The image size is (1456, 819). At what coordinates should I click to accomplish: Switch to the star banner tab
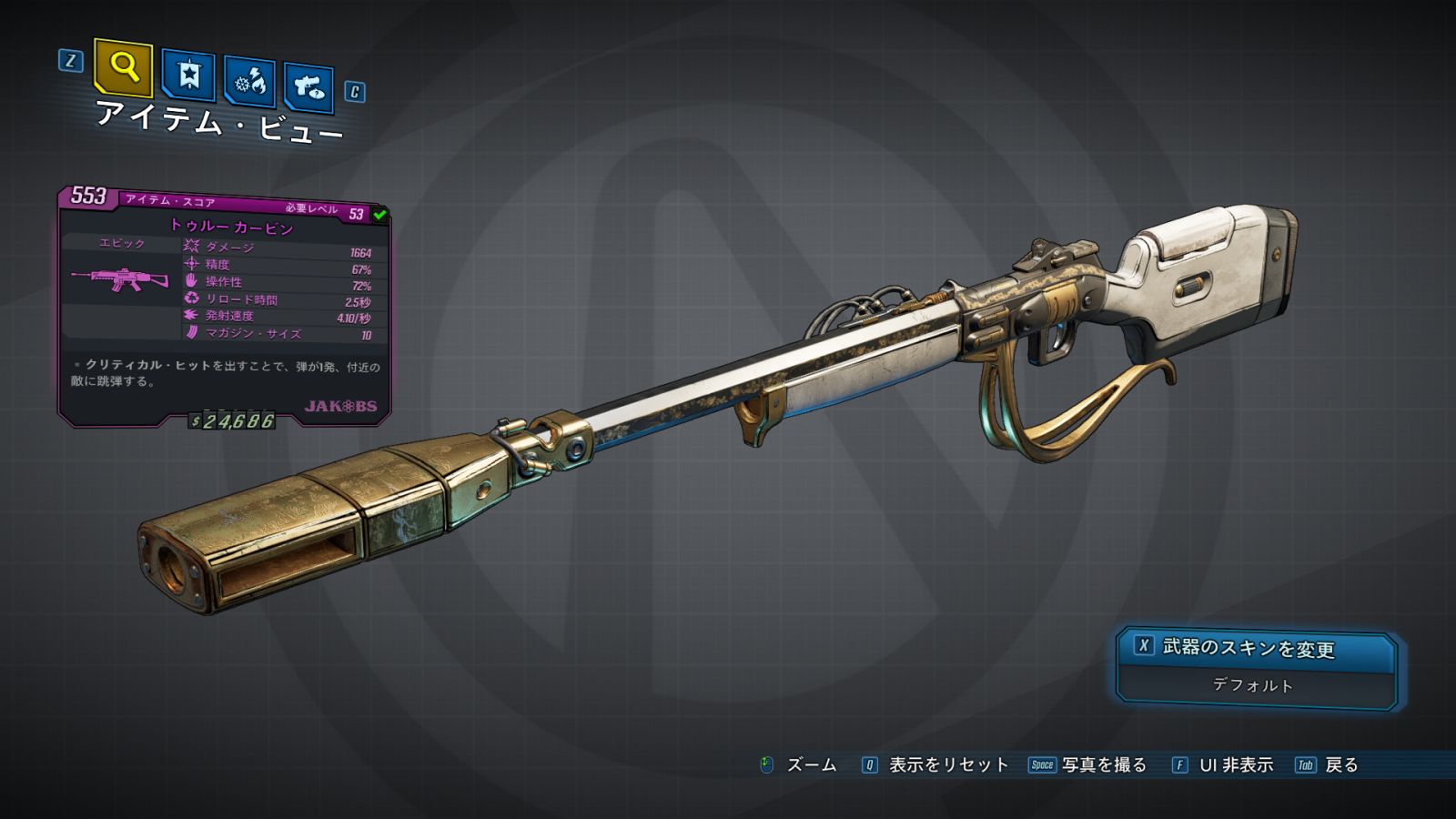(x=188, y=76)
